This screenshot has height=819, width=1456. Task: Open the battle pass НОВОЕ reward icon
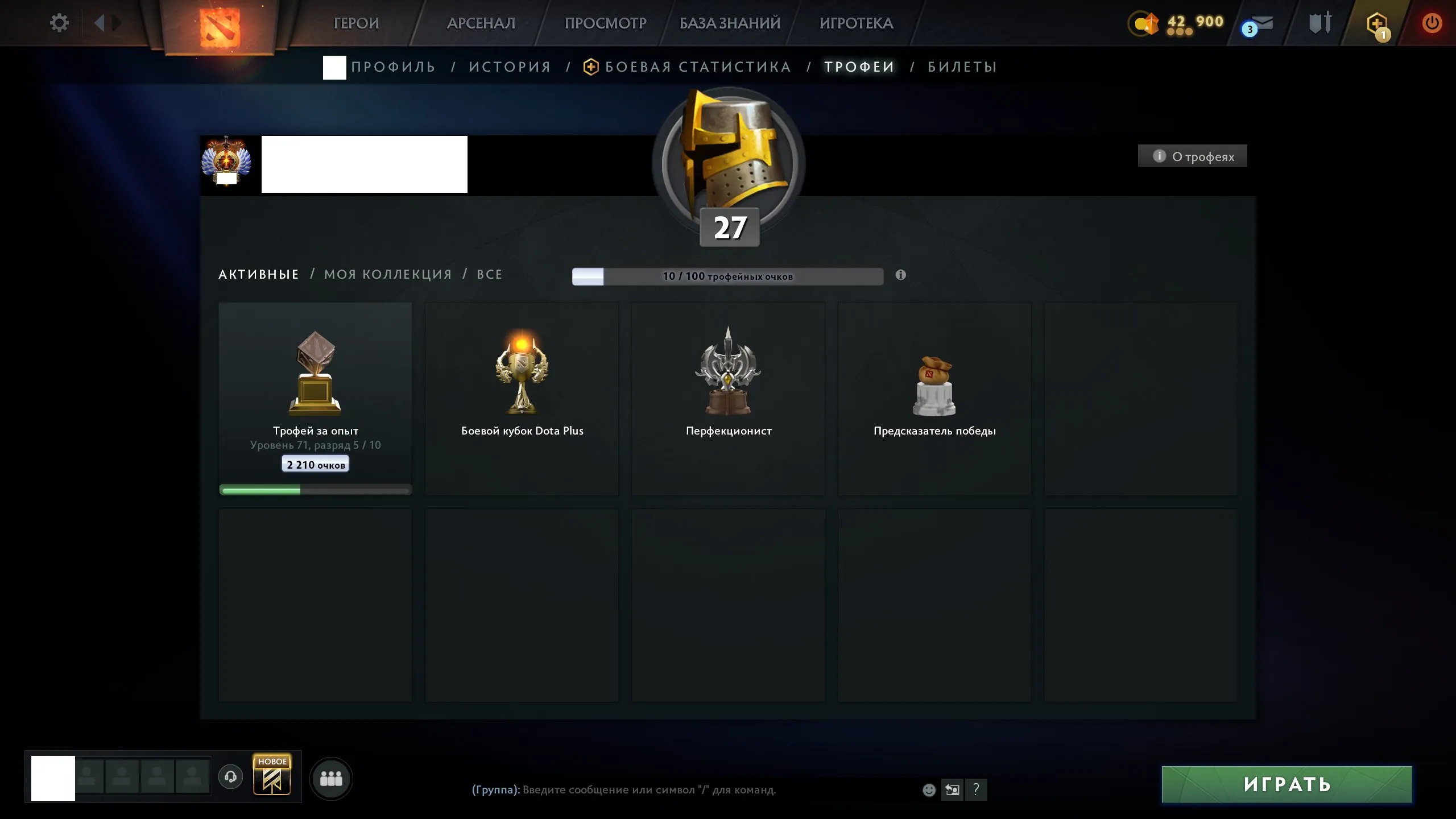[272, 776]
